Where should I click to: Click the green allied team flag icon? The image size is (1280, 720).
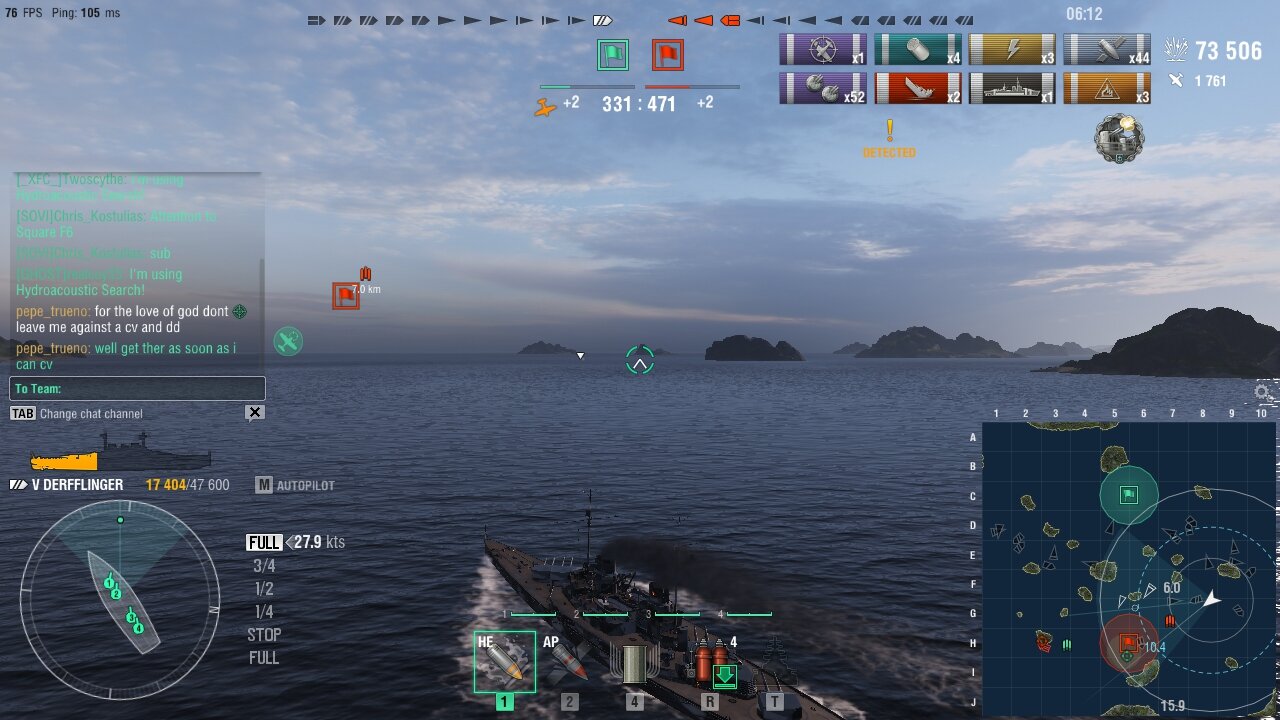point(613,55)
